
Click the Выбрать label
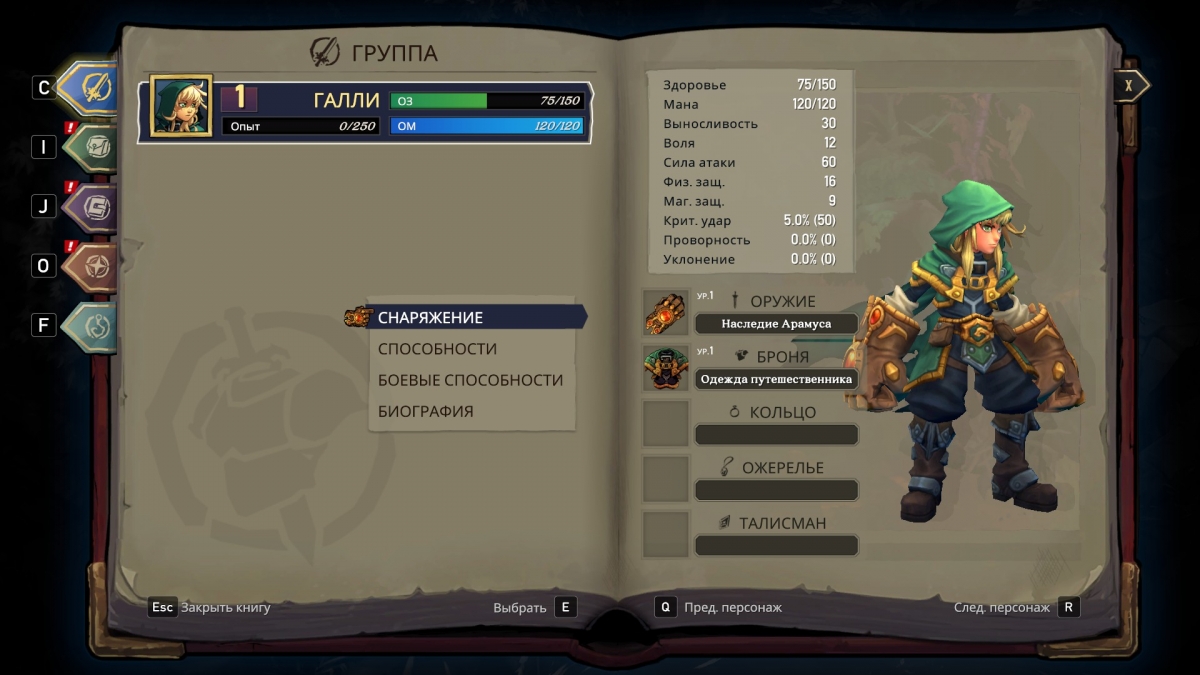coord(520,607)
